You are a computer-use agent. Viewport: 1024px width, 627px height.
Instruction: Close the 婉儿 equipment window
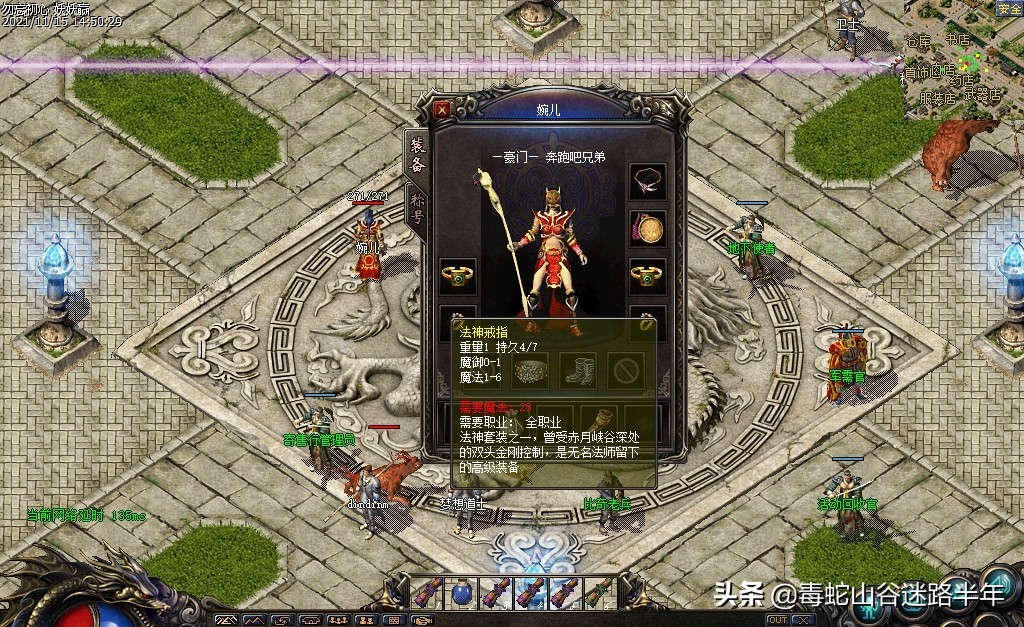tap(442, 108)
